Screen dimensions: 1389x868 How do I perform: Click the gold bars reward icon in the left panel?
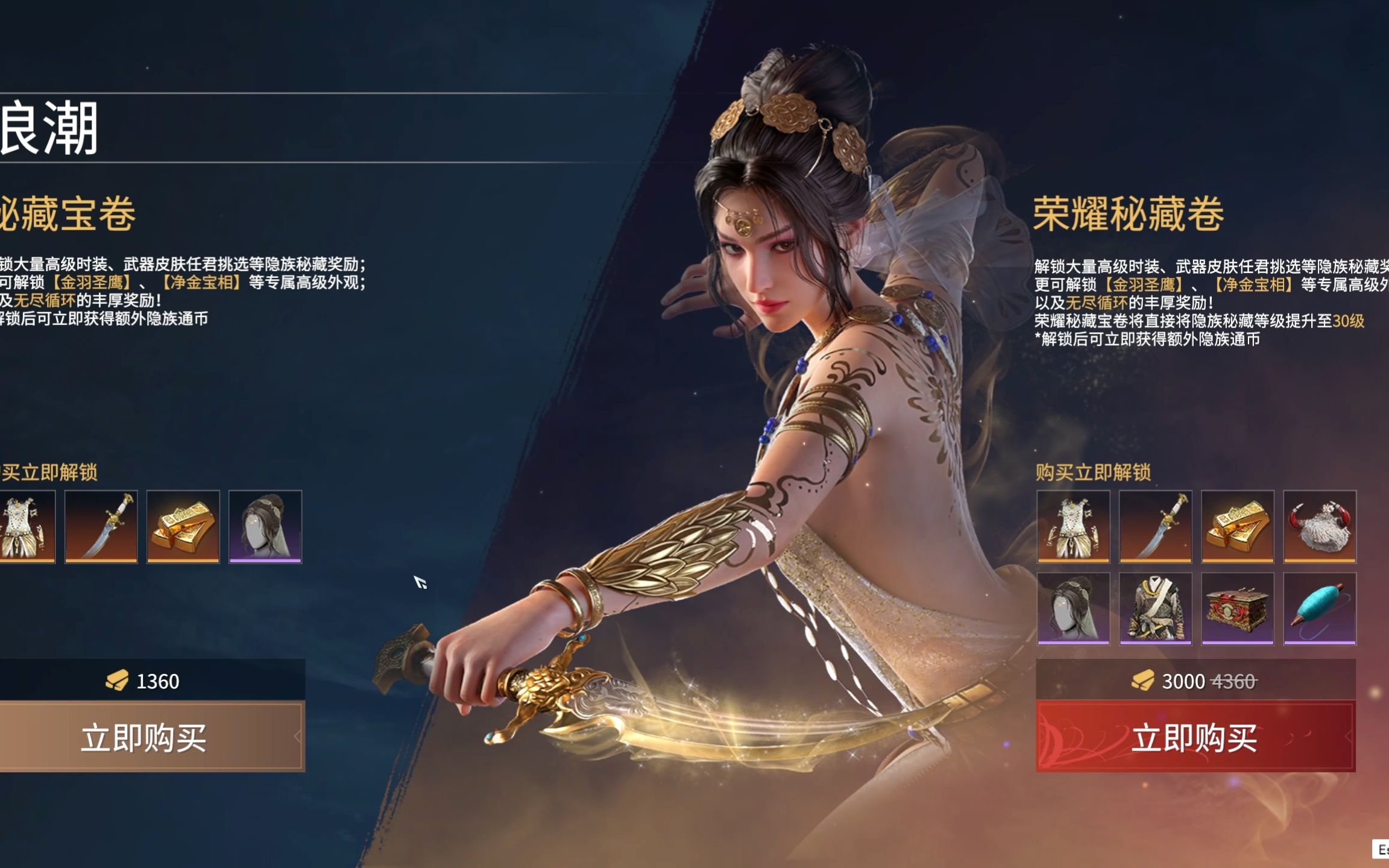pyautogui.click(x=183, y=526)
